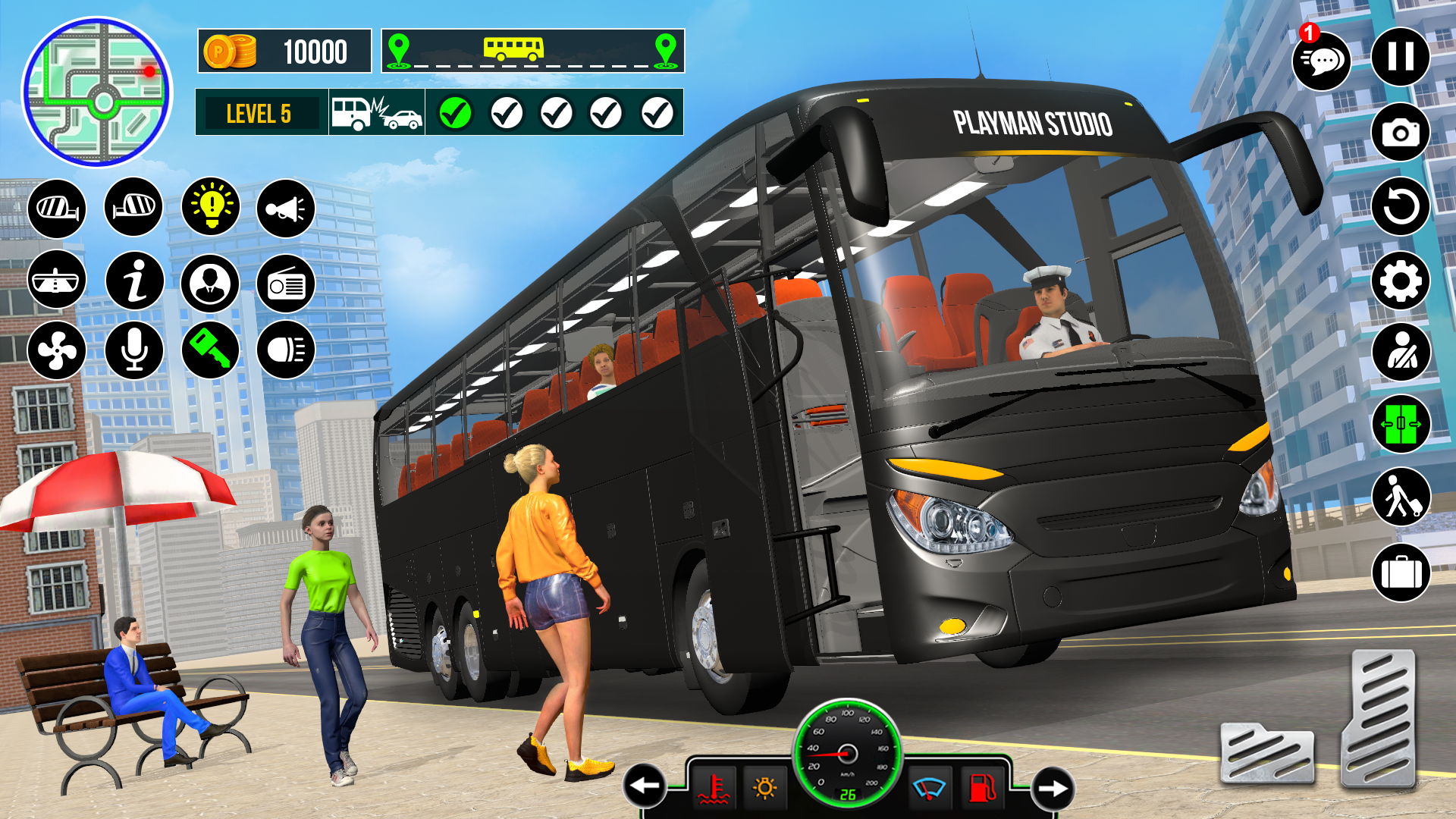Viewport: 1456px width, 819px height.
Task: Pause the game
Action: tap(1401, 55)
